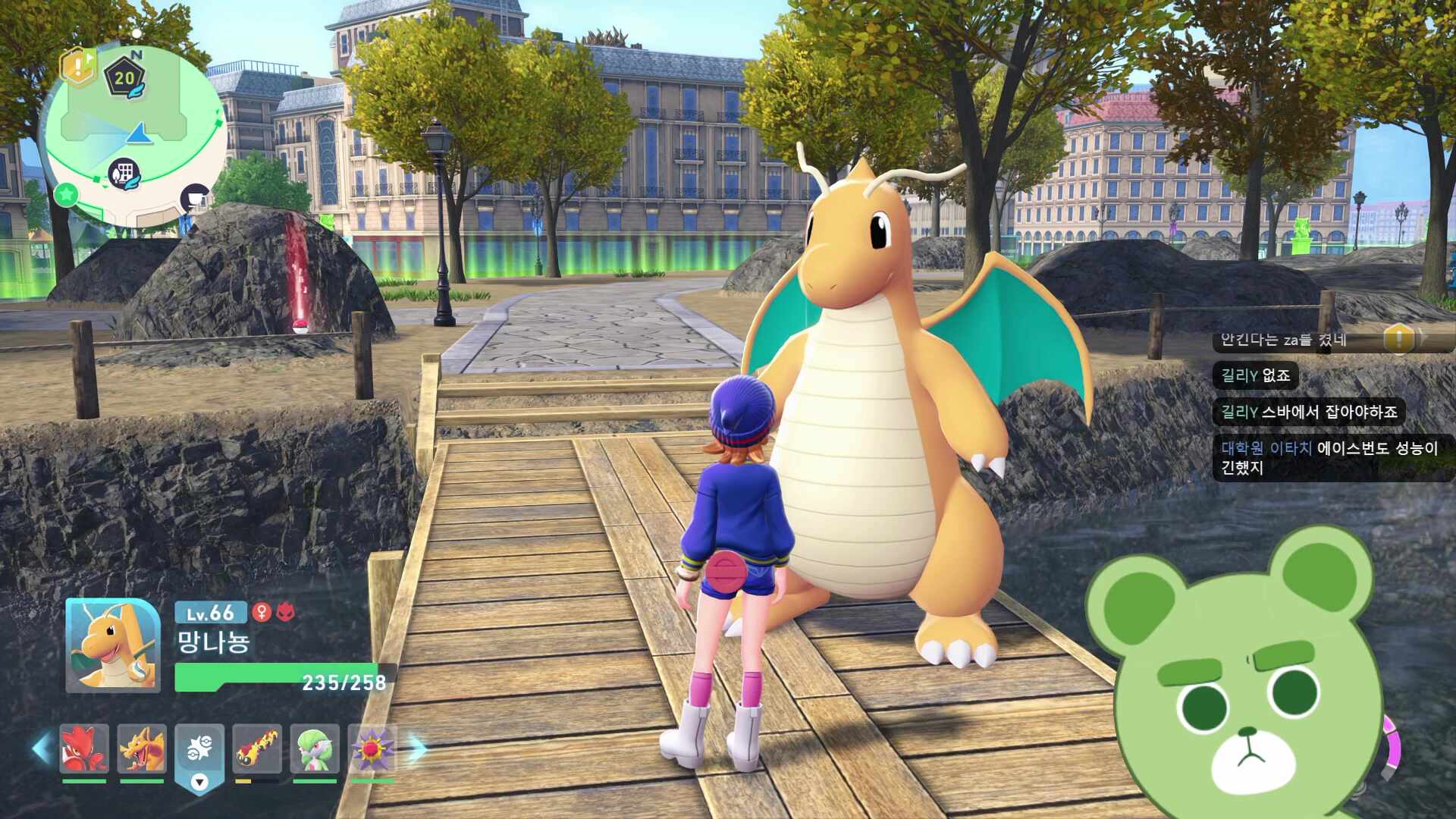Open the circular minimap

point(133,129)
